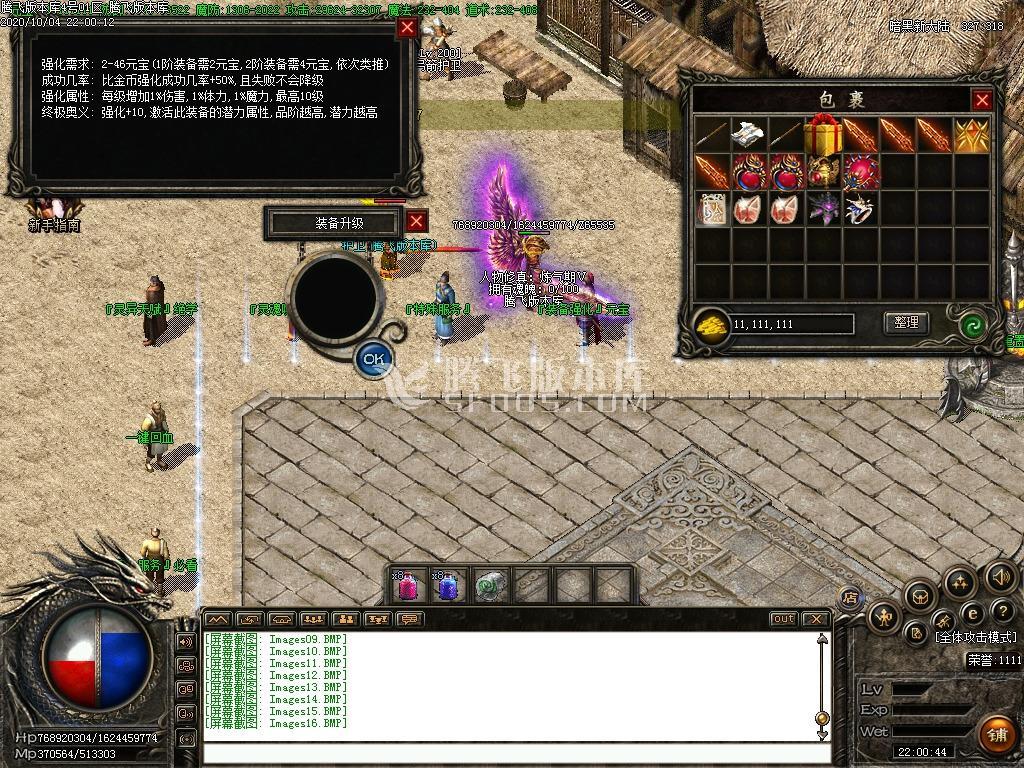Click the chat box 'out' button
Viewport: 1024px width, 768px height.
tap(783, 619)
